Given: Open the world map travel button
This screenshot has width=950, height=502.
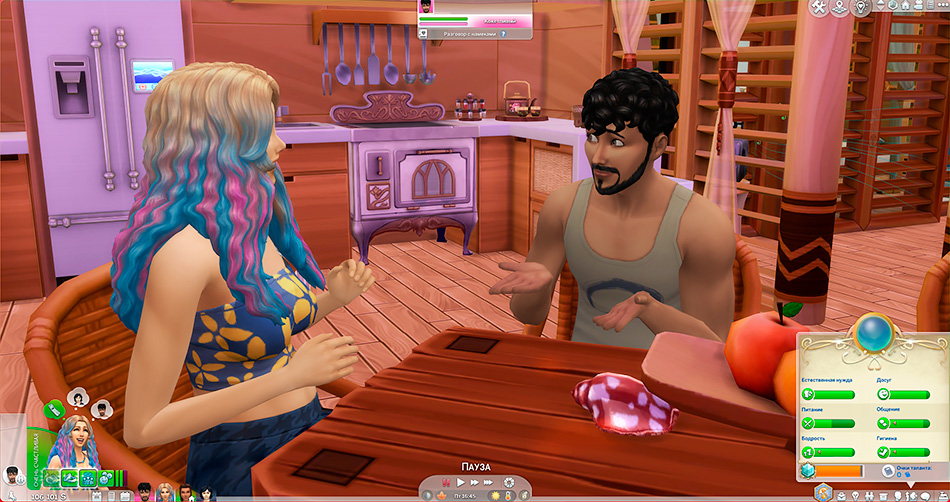Looking at the screenshot, I should tap(841, 8).
